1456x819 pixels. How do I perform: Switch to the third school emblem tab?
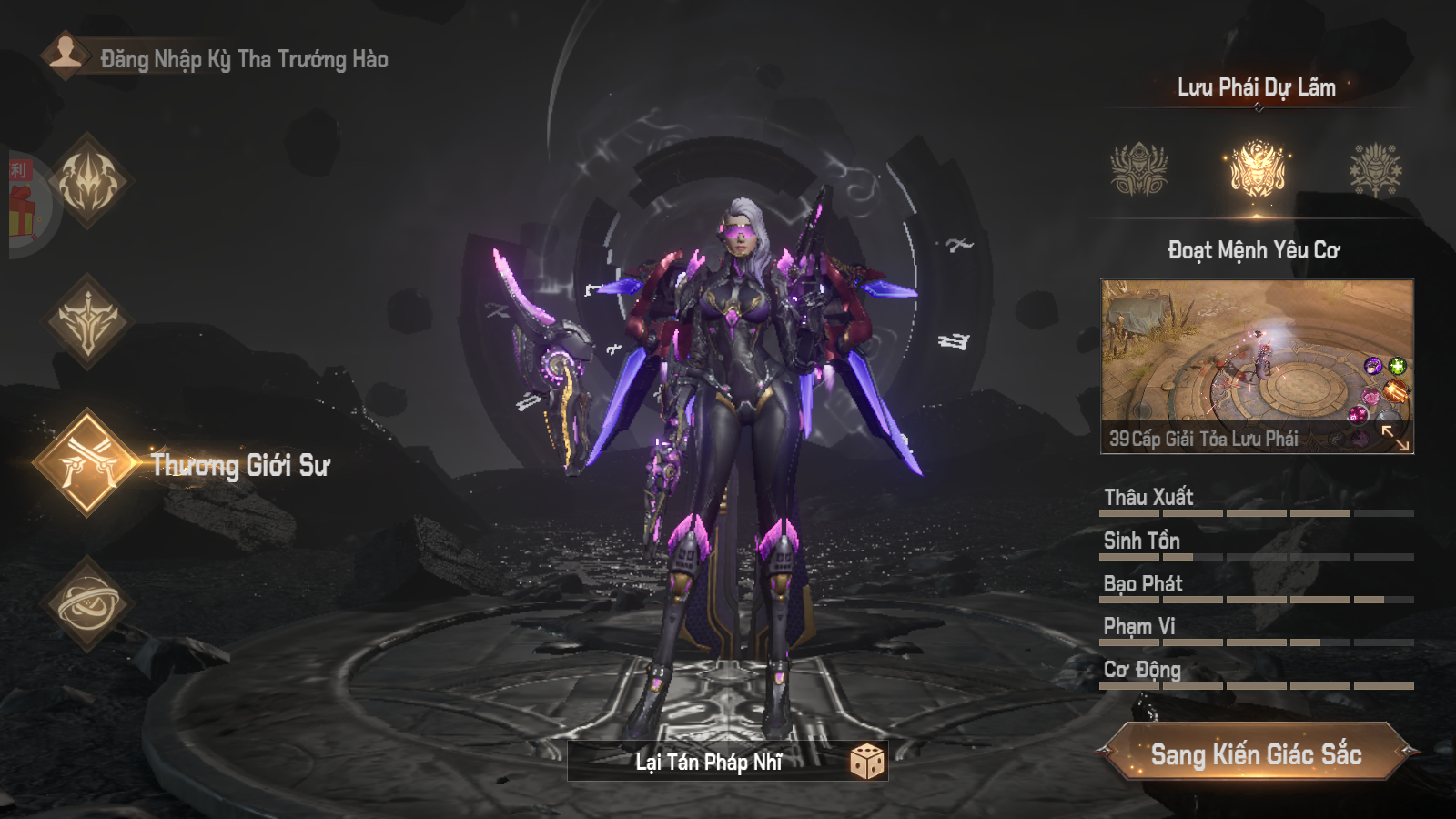(x=1375, y=170)
